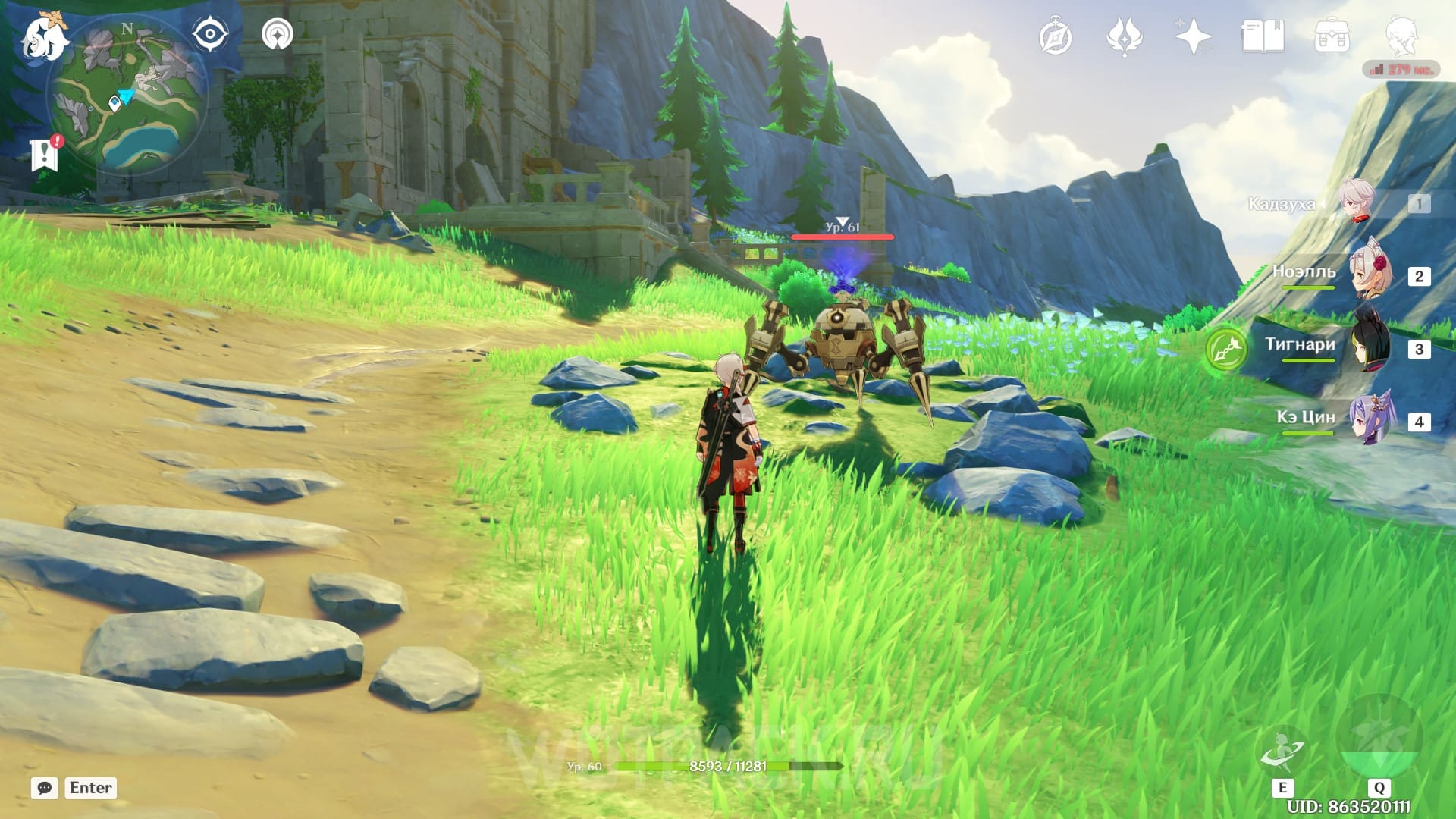The width and height of the screenshot is (1456, 819).
Task: Open the backpack inventory
Action: click(1332, 36)
